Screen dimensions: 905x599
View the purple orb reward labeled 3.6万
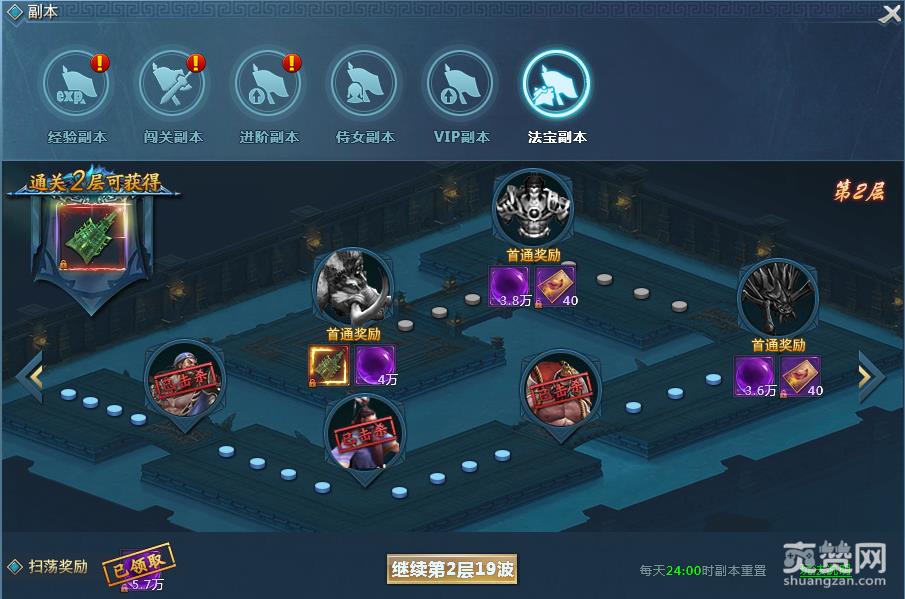pyautogui.click(x=753, y=375)
